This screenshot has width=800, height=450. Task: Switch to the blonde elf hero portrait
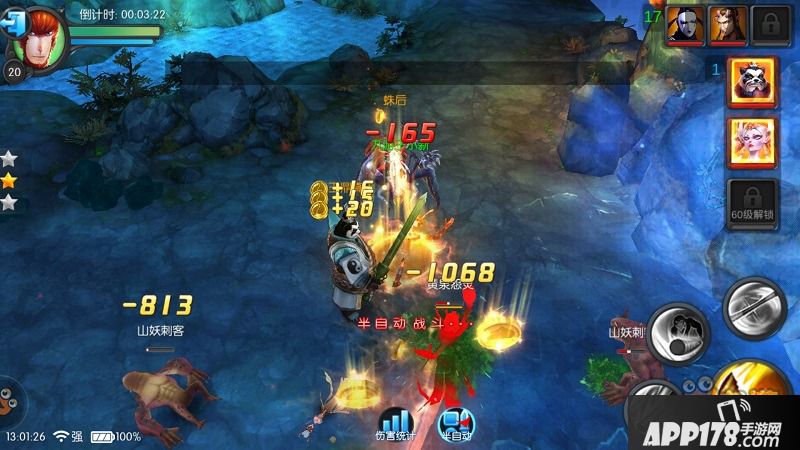tap(753, 142)
